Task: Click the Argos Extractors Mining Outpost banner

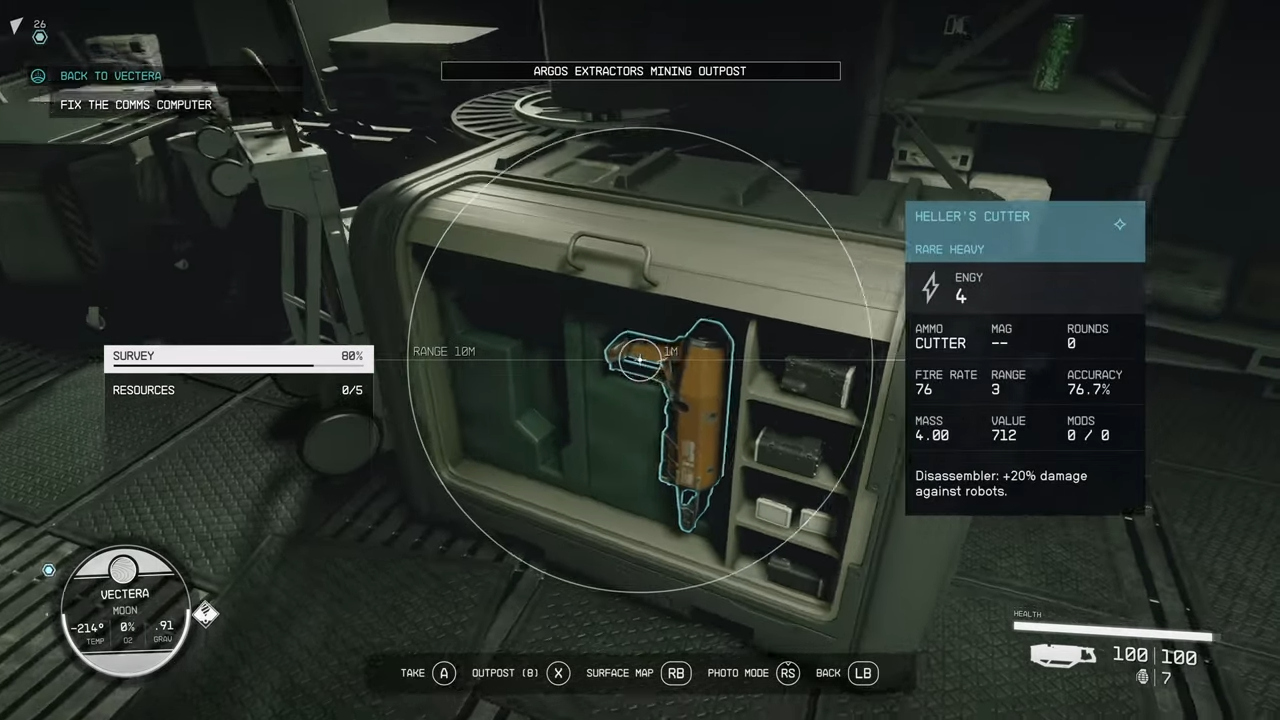Action: 640,71
